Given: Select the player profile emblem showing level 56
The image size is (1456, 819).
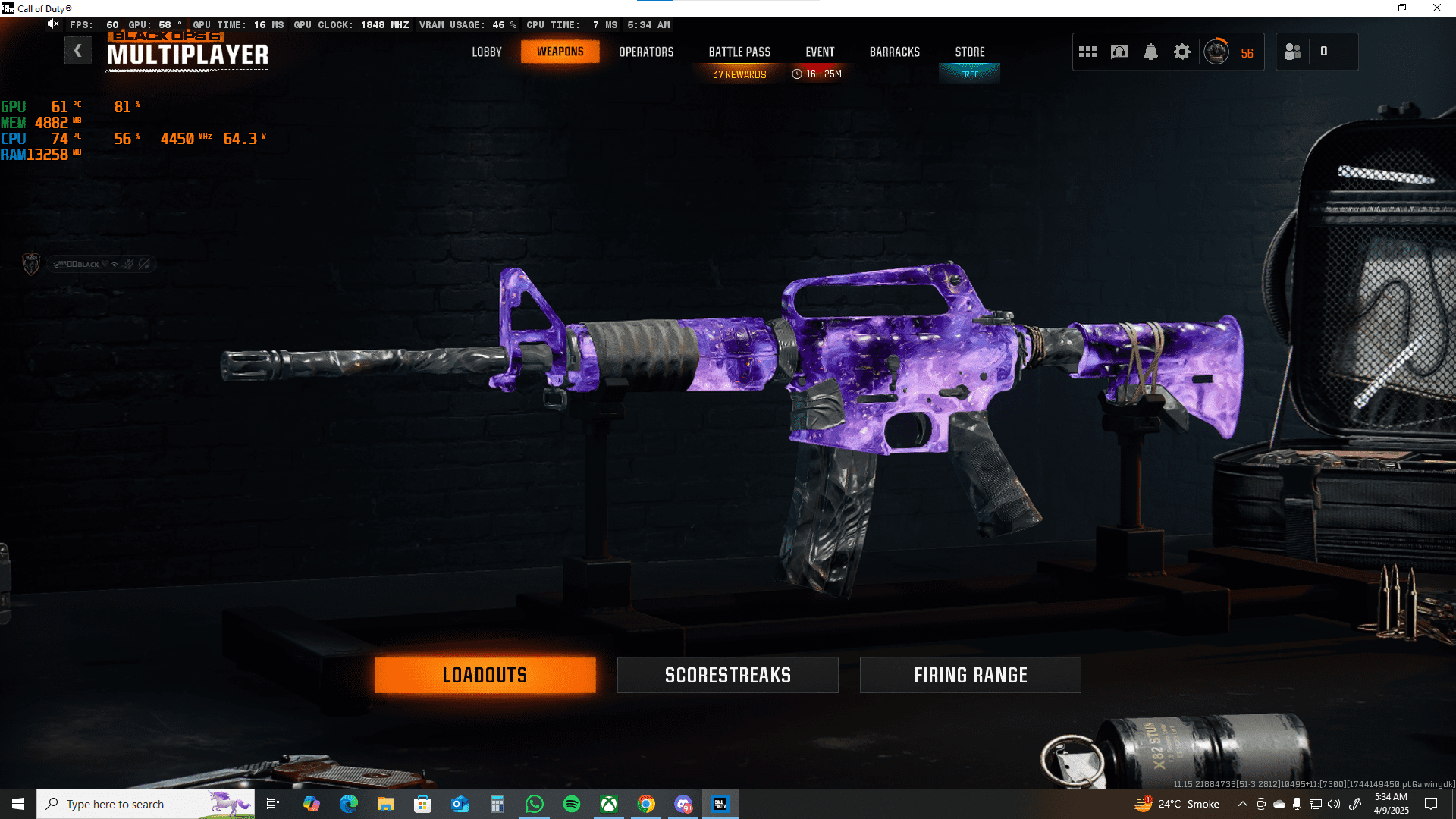Looking at the screenshot, I should click(1216, 52).
